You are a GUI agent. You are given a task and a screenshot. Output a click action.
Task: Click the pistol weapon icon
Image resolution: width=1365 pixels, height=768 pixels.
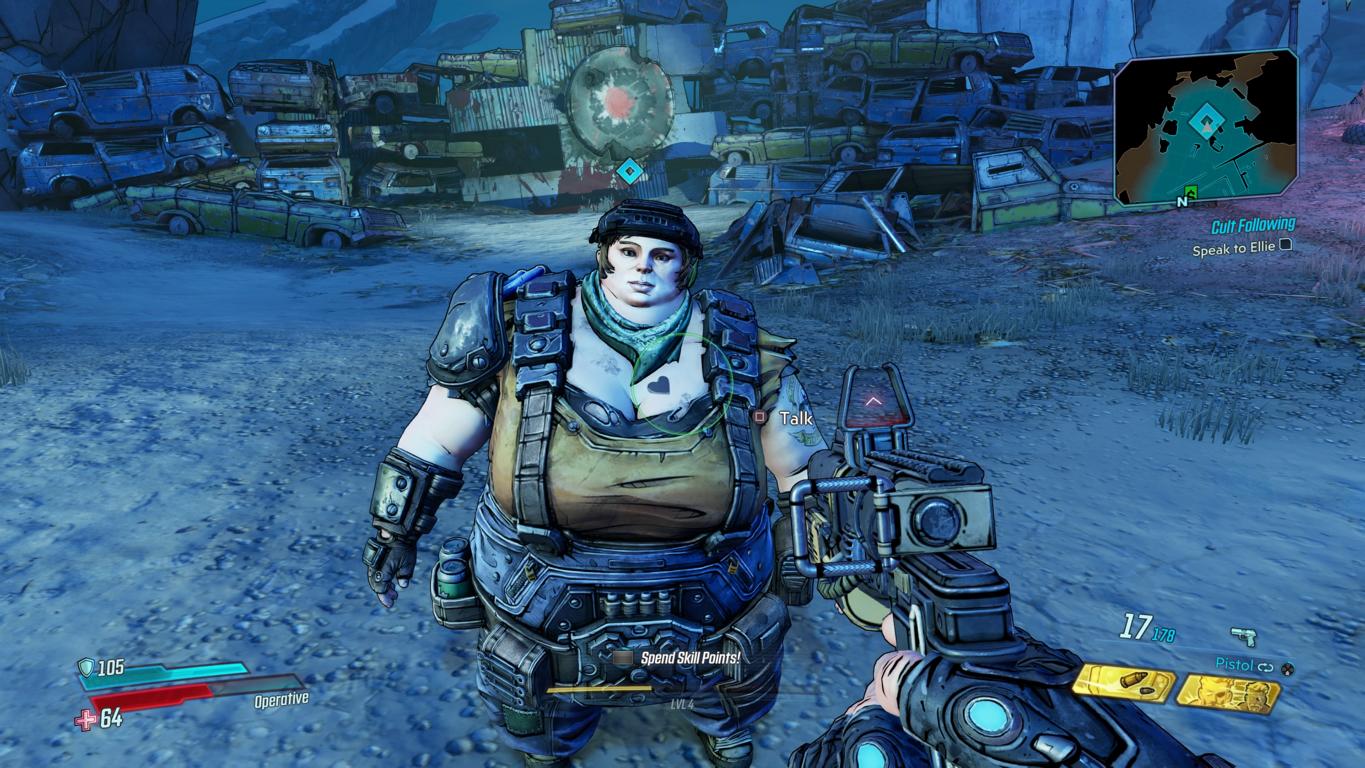[x=1243, y=637]
